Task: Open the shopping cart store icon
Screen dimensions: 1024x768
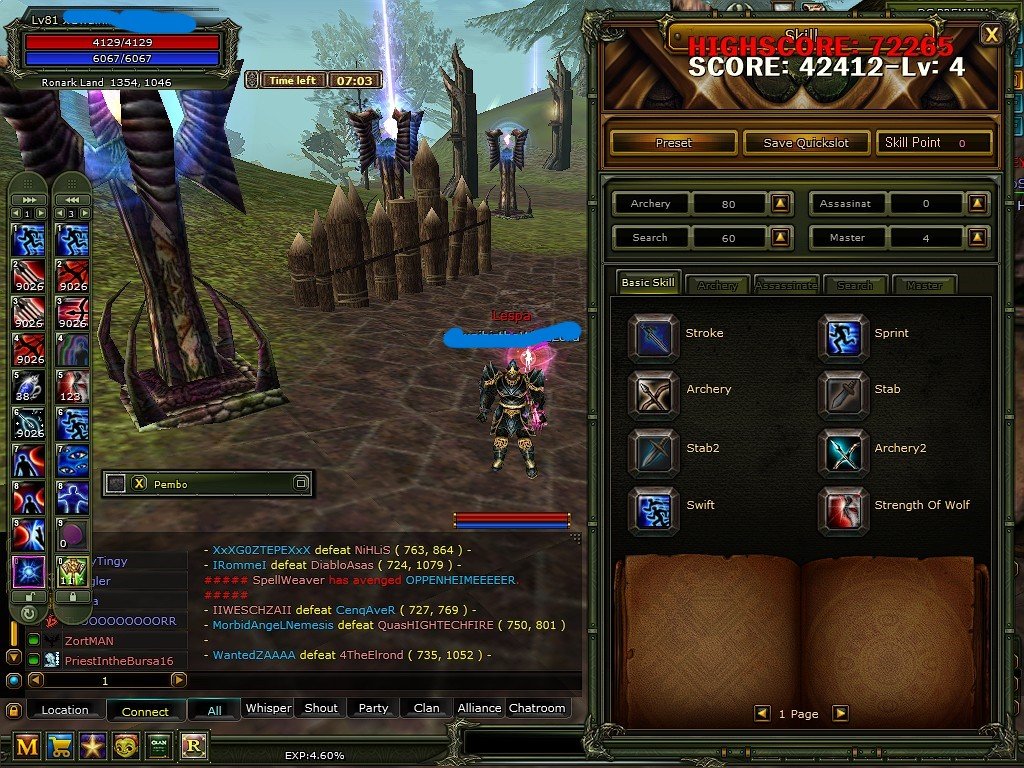Action: click(x=61, y=745)
